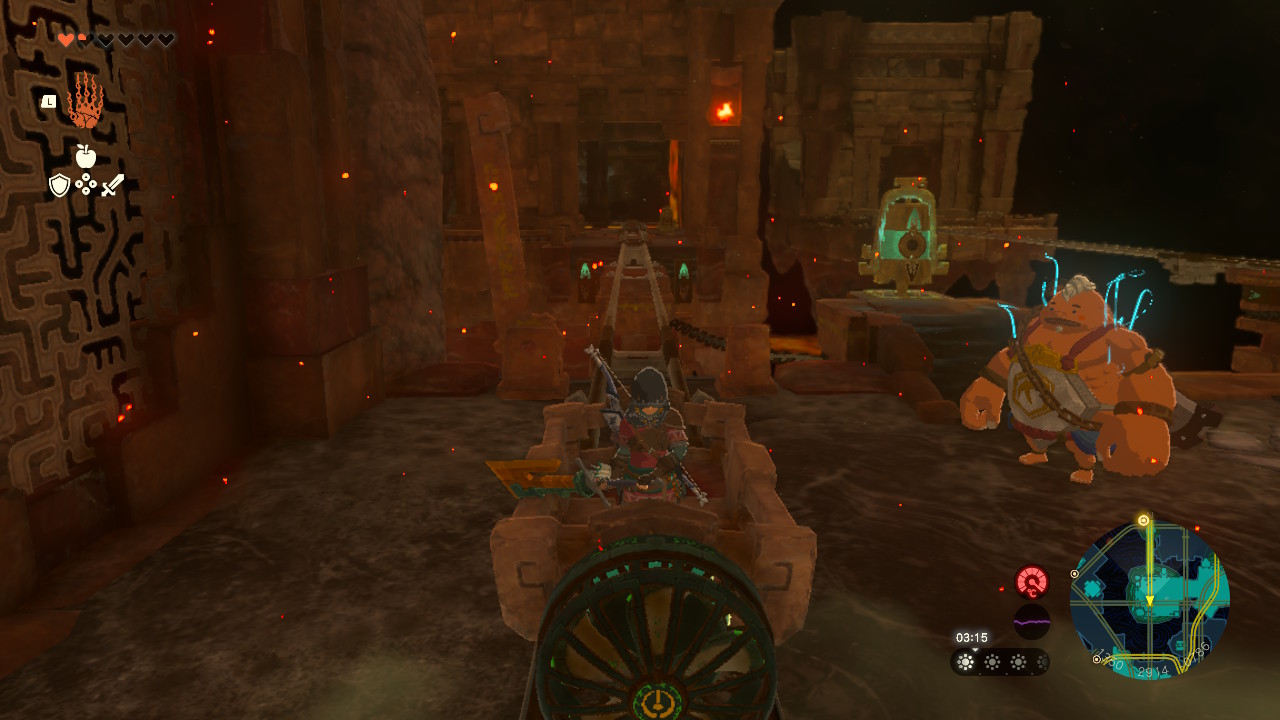The image size is (1280, 720).
Task: Select the apple item icon
Action: point(85,156)
